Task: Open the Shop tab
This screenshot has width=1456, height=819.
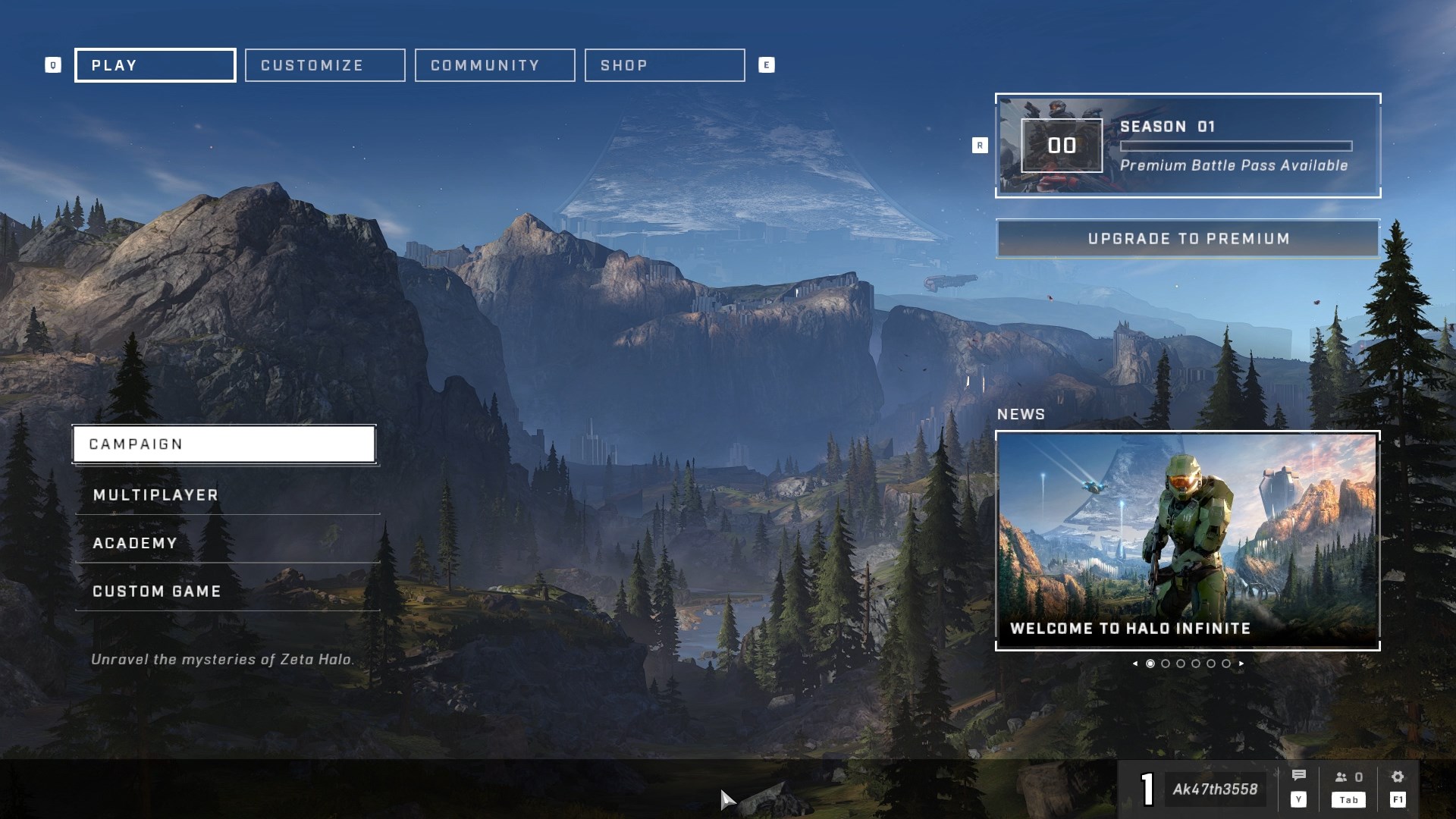Action: [664, 65]
